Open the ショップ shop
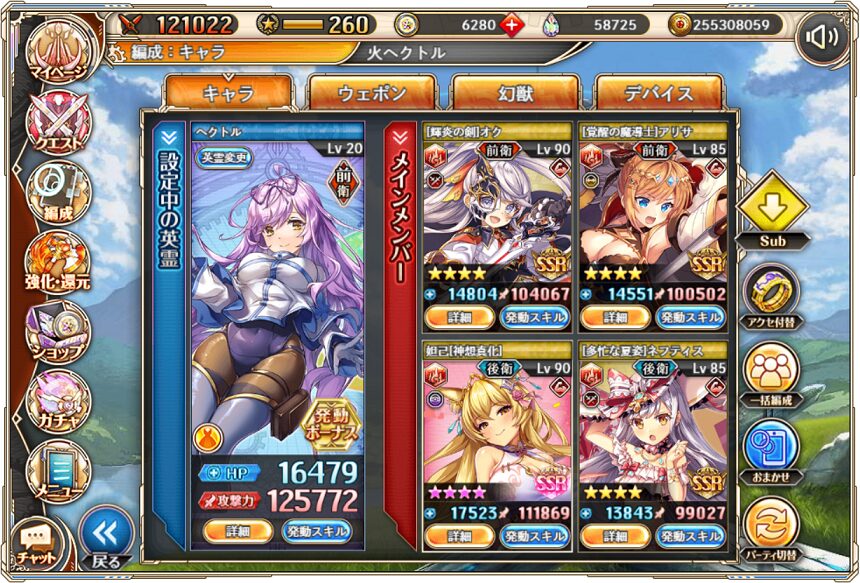This screenshot has height=583, width=860. tap(57, 332)
